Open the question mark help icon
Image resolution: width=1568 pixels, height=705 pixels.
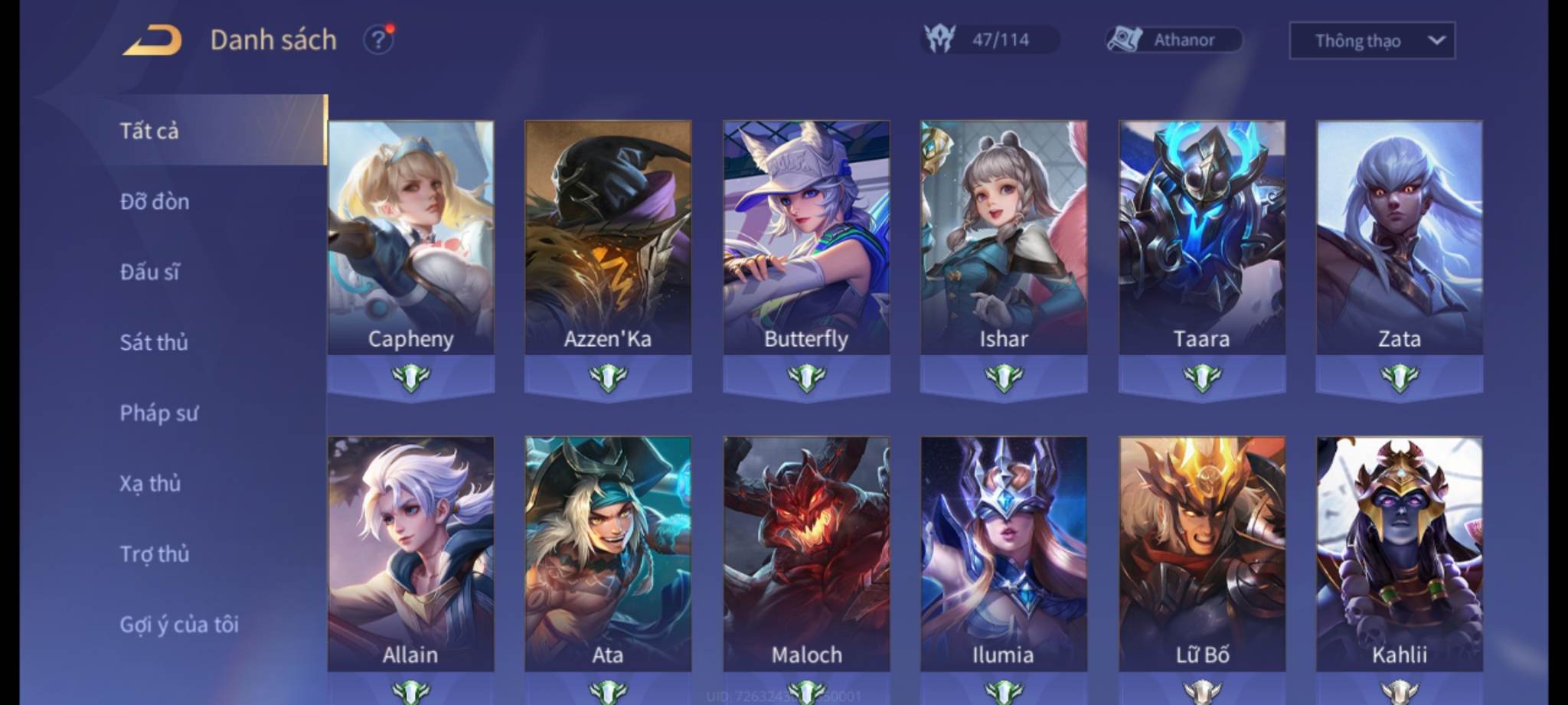point(378,40)
